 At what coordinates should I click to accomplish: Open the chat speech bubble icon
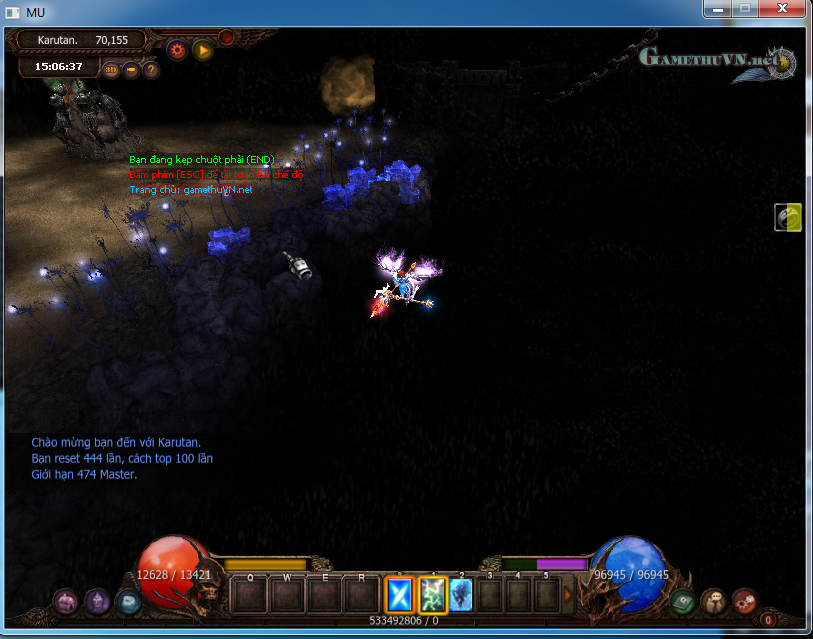714,601
